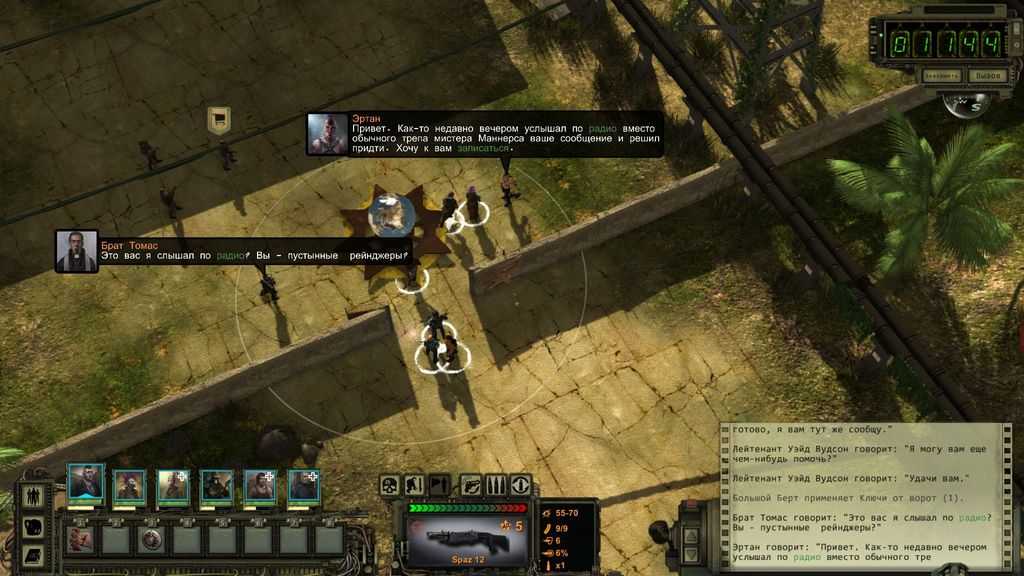Select the red-mohawk party member portrait

(129, 485)
